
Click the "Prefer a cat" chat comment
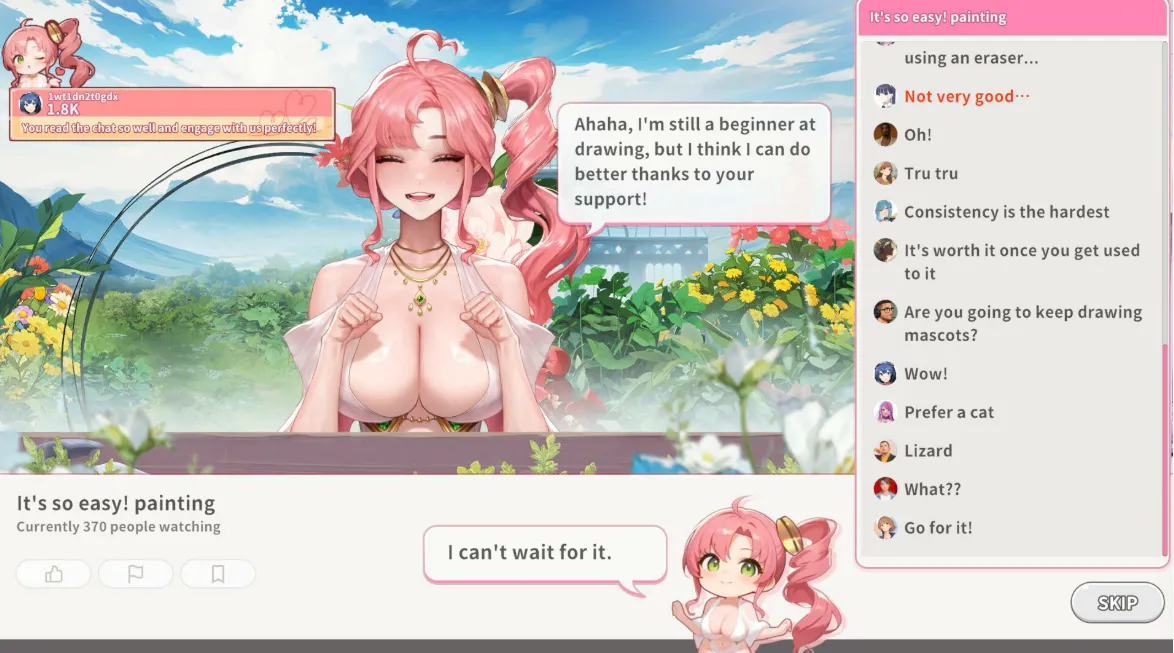pyautogui.click(x=948, y=412)
